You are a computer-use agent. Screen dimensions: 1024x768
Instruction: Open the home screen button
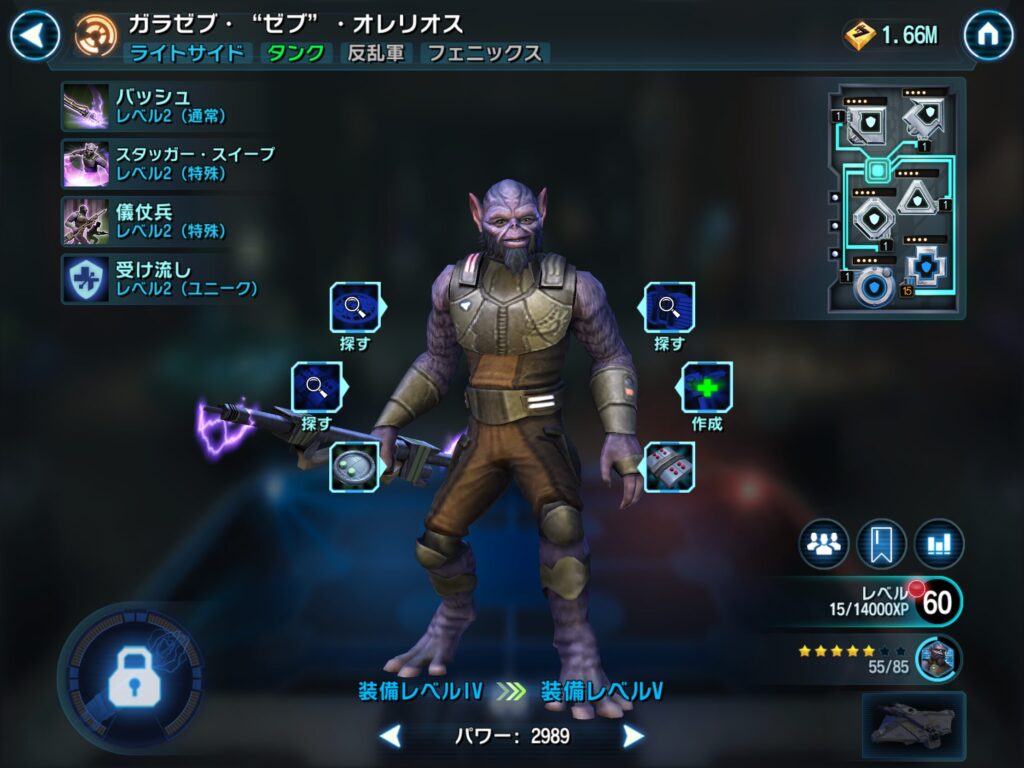pyautogui.click(x=988, y=36)
